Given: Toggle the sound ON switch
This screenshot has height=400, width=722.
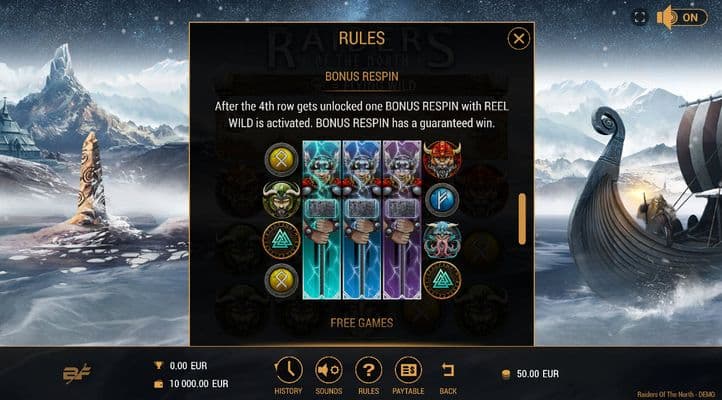Looking at the screenshot, I should click(x=681, y=17).
